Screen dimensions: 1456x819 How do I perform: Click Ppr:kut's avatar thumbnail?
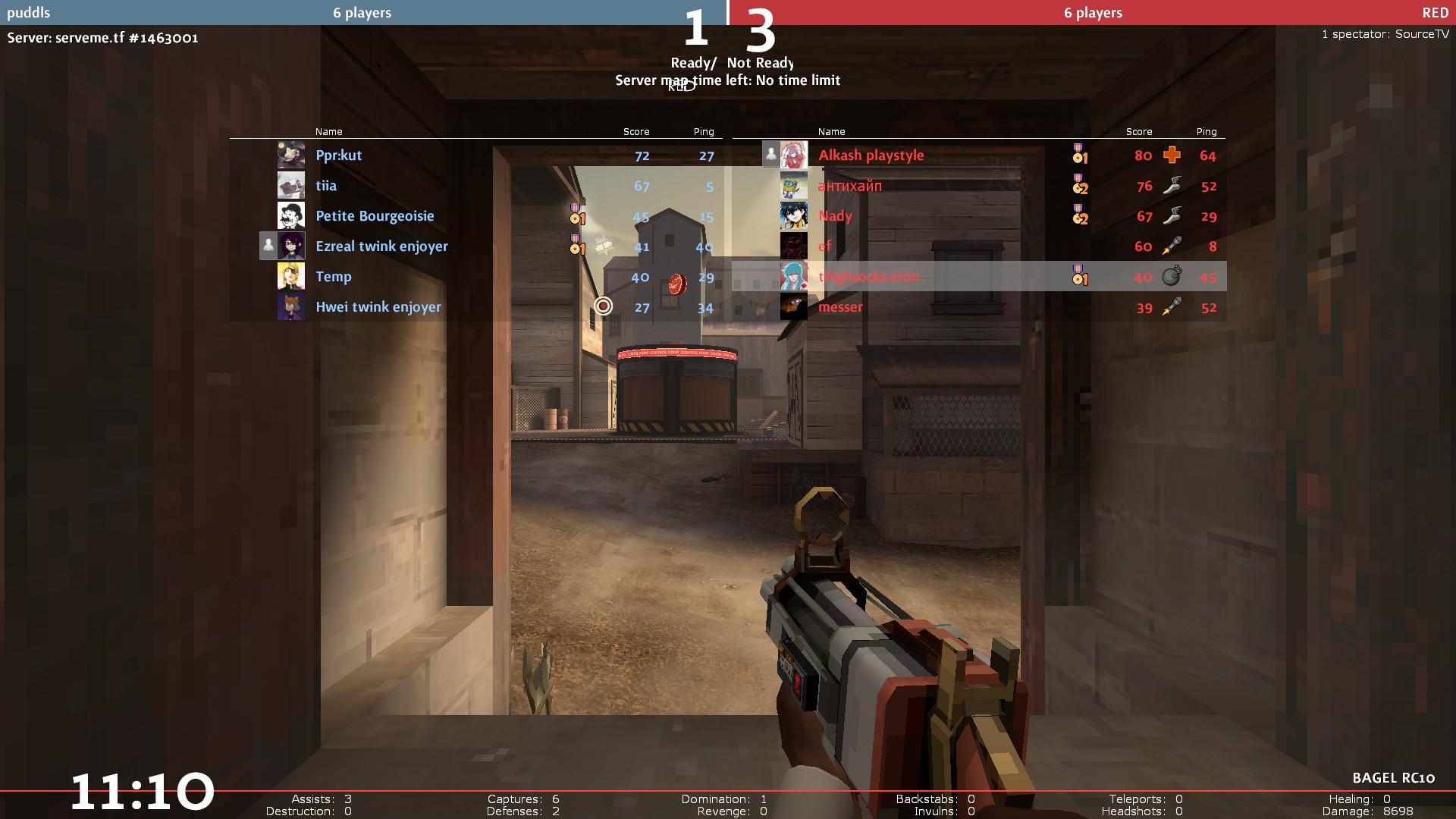[291, 155]
